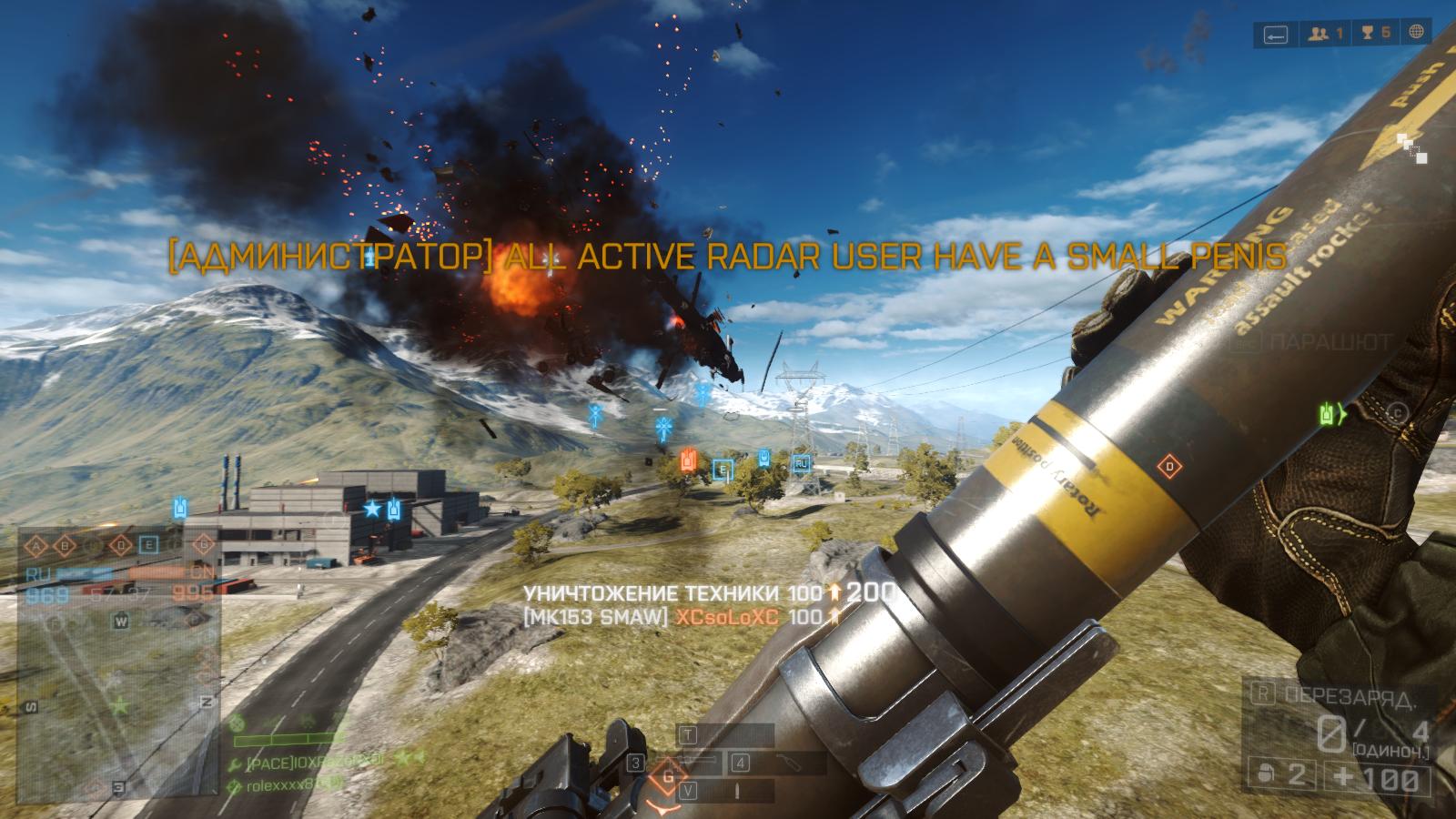Click the wrench repair icon in the kill feed
Screen dimensions: 1456x819
point(235,764)
